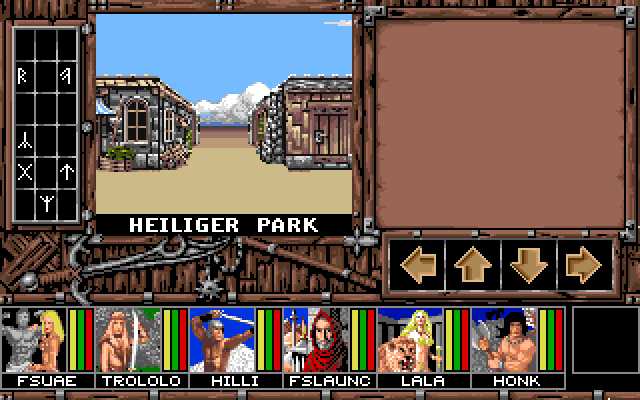Select party member FSUAE's portrait
640x400 pixels.
pos(33,340)
